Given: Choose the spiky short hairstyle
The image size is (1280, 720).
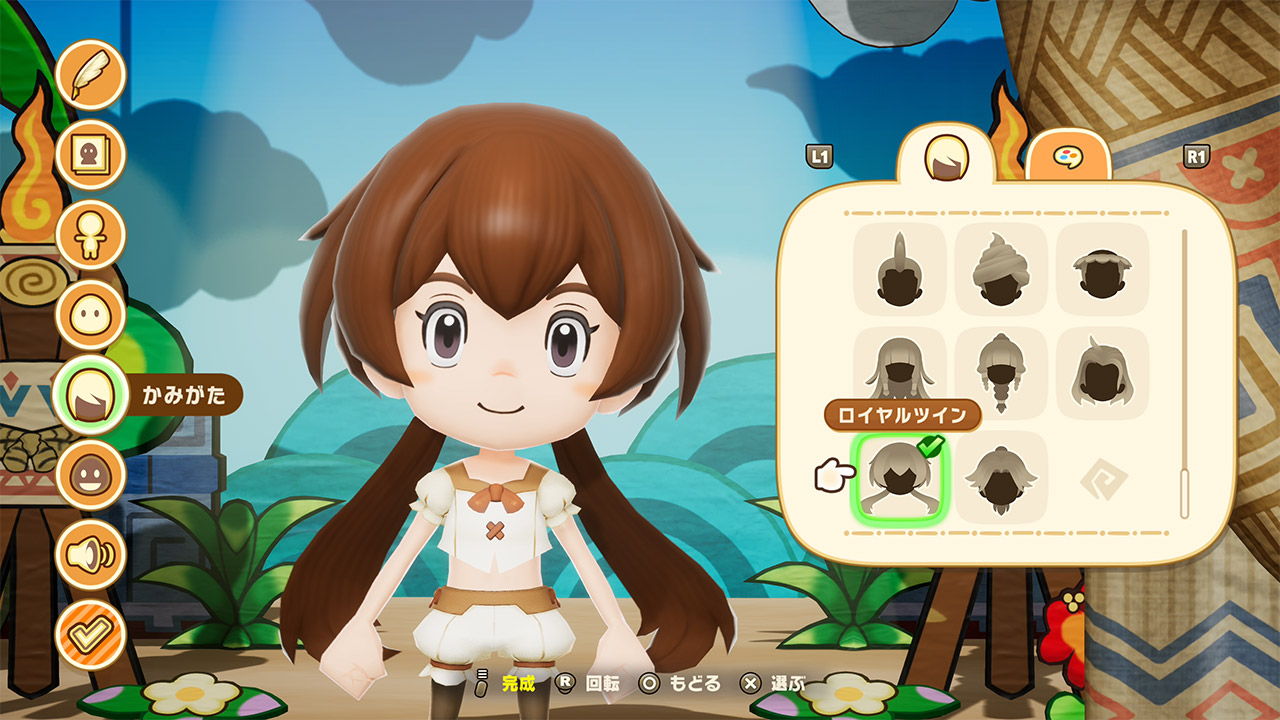Looking at the screenshot, I should 1001,478.
